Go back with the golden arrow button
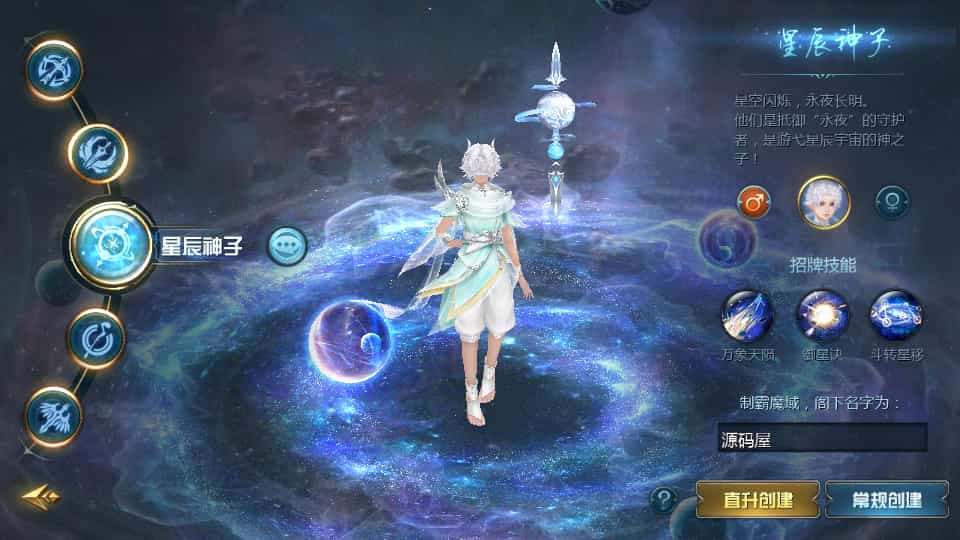The height and width of the screenshot is (540, 960). click(x=38, y=495)
